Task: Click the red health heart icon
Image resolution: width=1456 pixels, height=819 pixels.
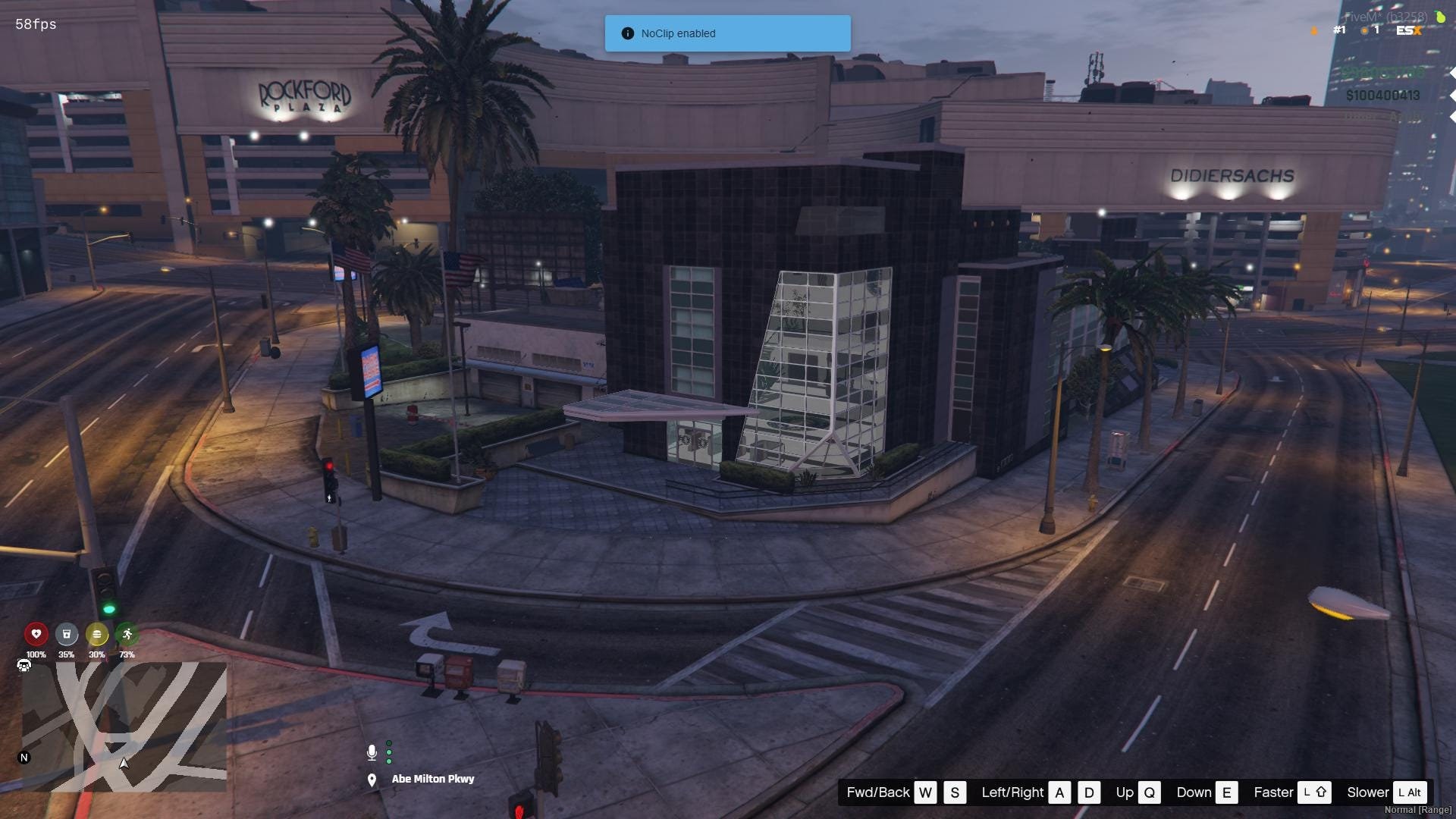Action: (36, 634)
